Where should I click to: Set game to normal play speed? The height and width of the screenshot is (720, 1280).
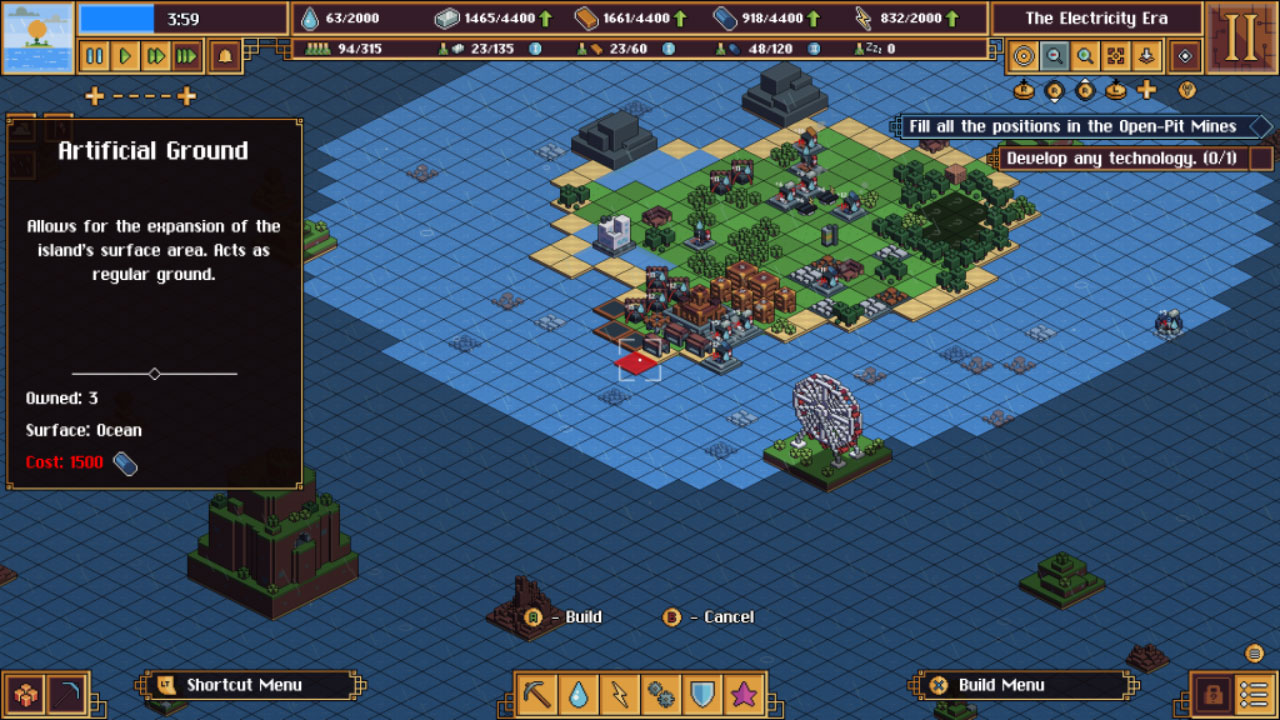click(125, 56)
